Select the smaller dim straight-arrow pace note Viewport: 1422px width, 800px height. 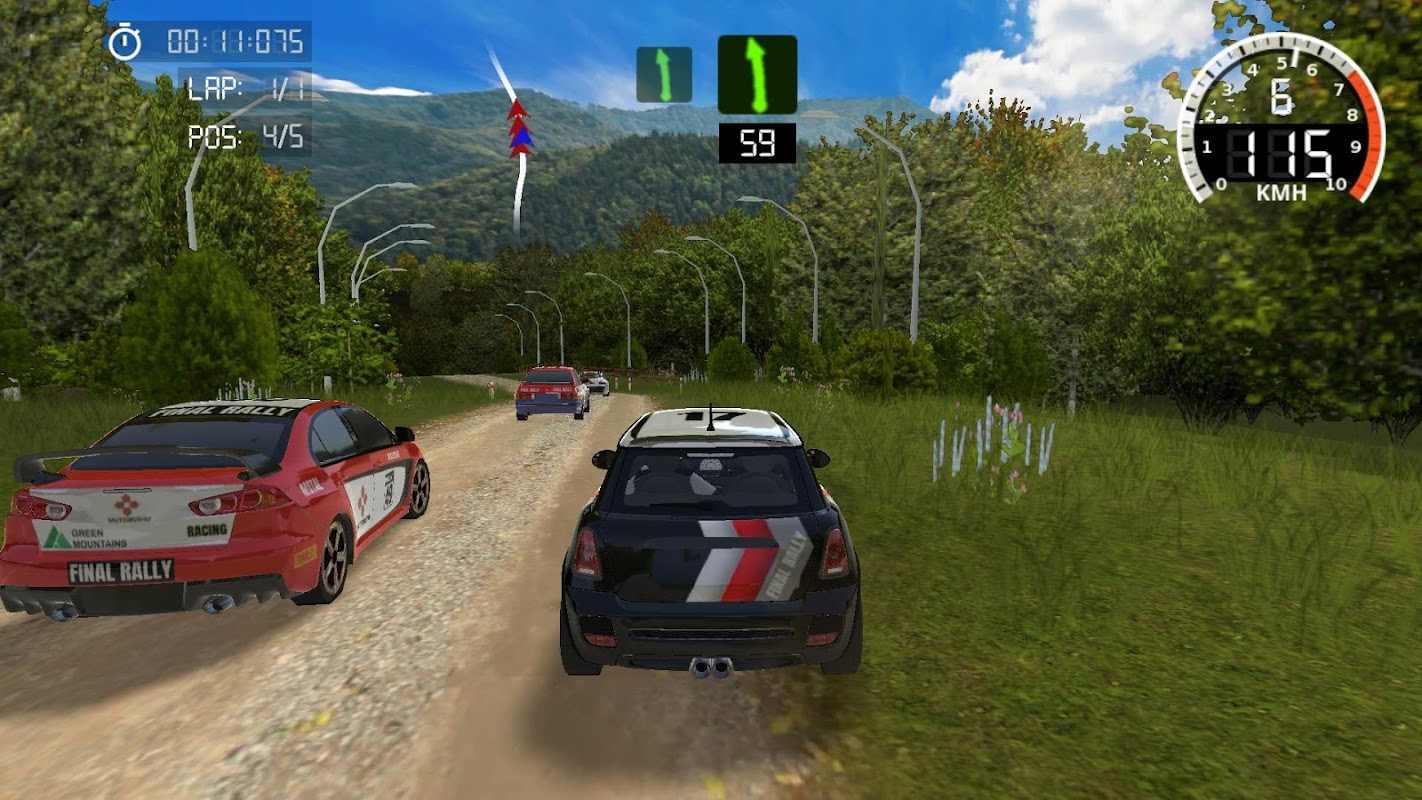point(664,75)
